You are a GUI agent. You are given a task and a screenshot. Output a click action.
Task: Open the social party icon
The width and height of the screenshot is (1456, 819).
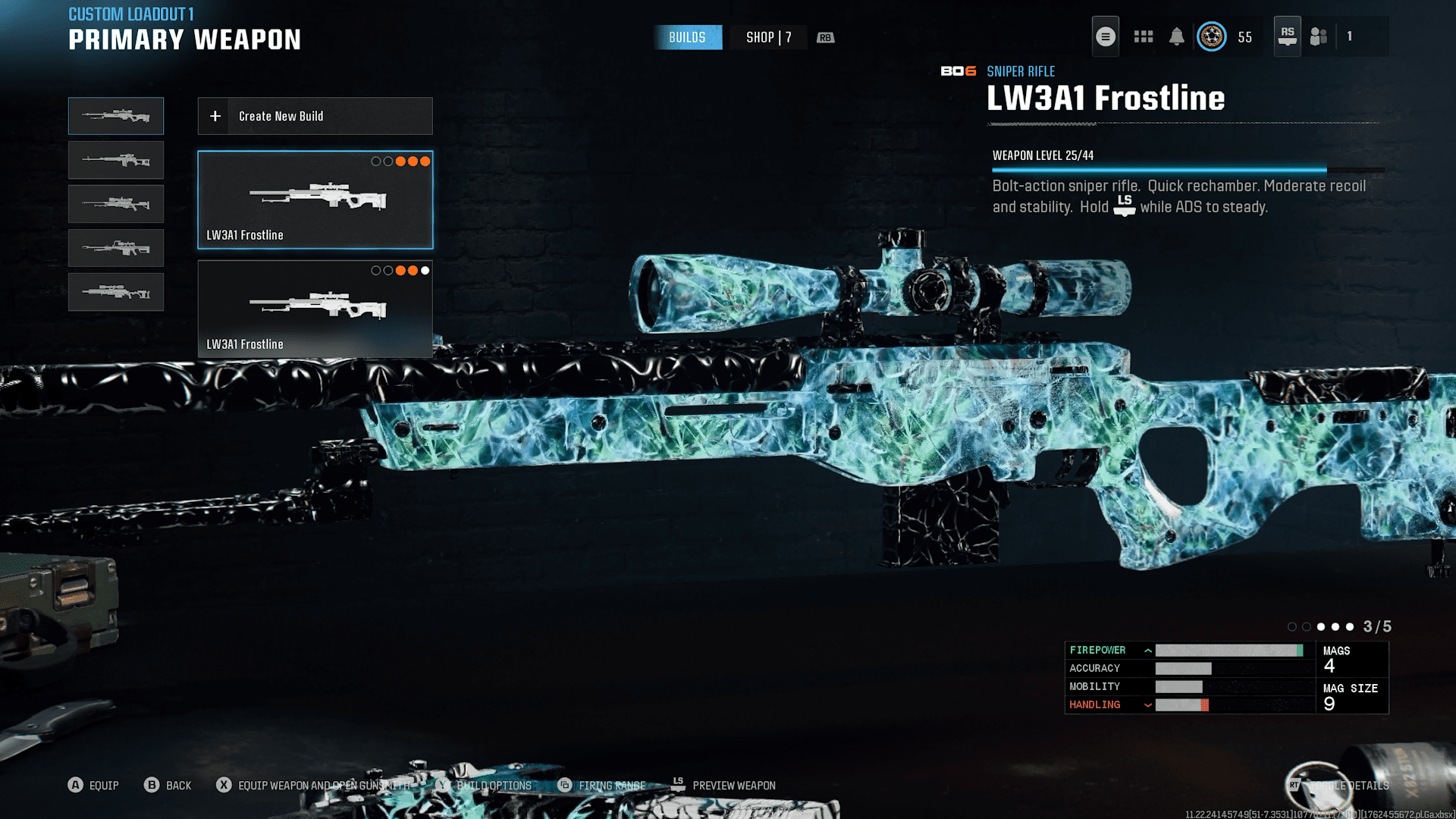pyautogui.click(x=1319, y=36)
